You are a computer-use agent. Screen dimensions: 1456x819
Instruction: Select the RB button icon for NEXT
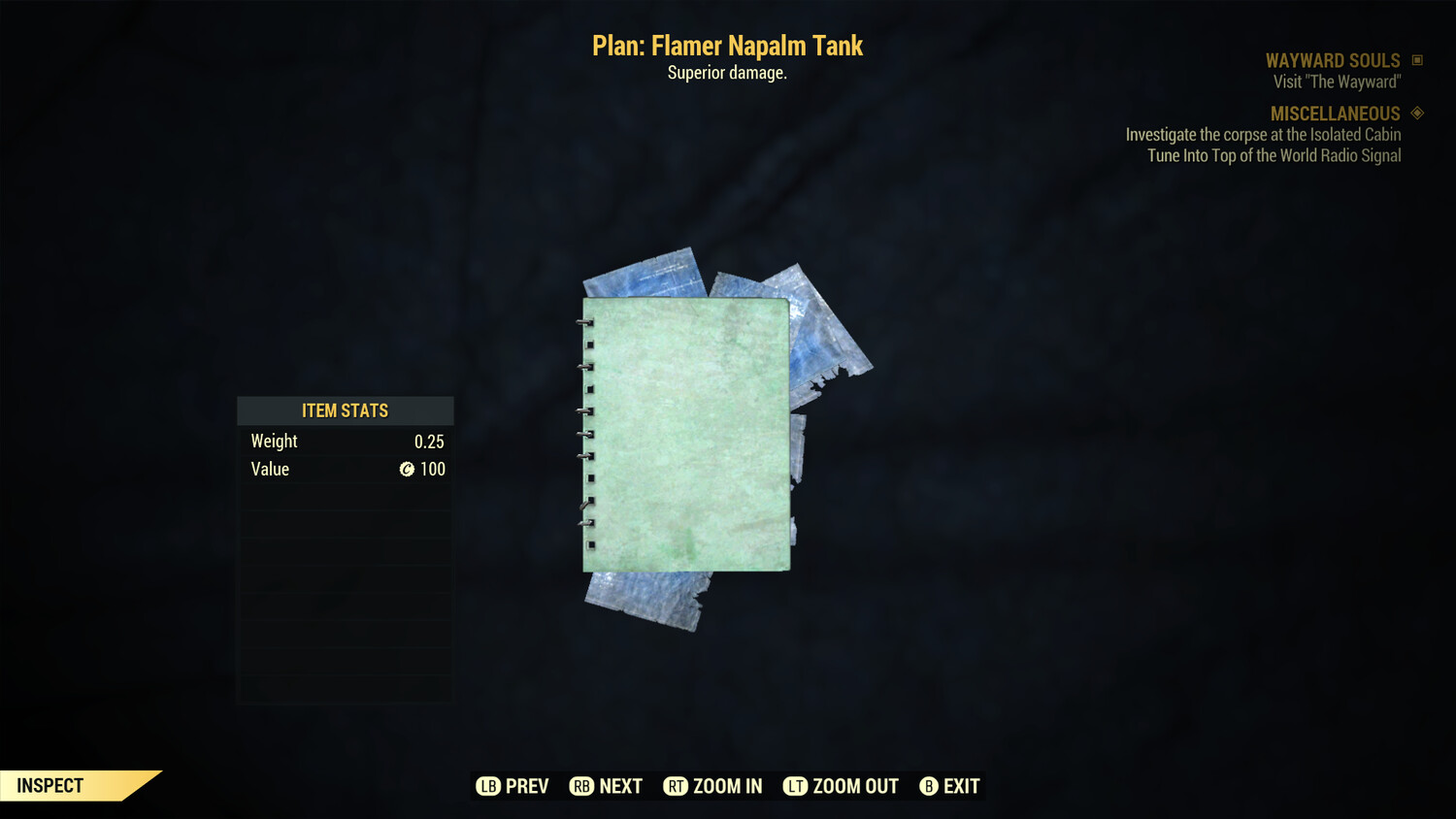pyautogui.click(x=582, y=786)
